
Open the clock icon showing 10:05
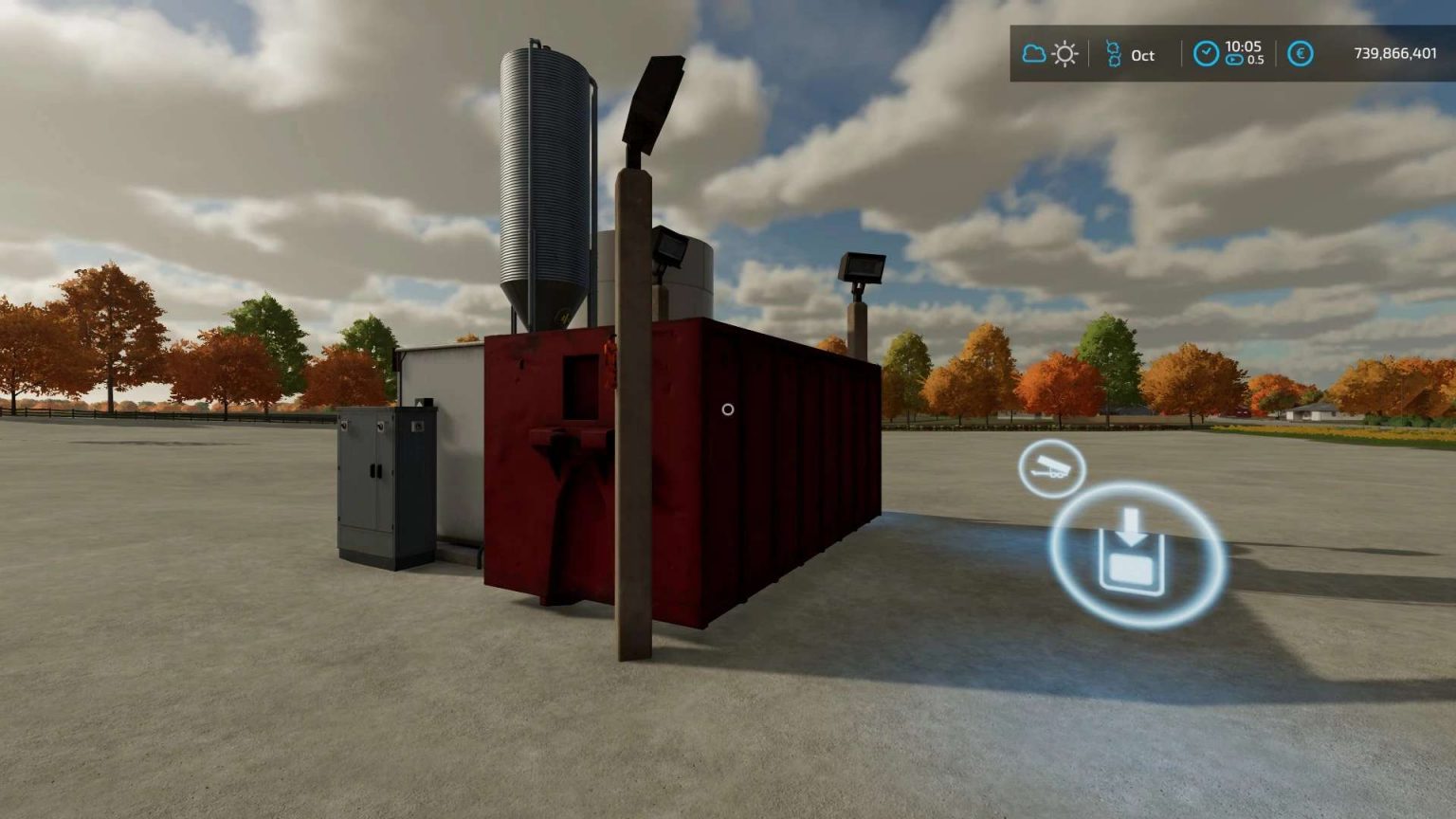click(x=1206, y=52)
